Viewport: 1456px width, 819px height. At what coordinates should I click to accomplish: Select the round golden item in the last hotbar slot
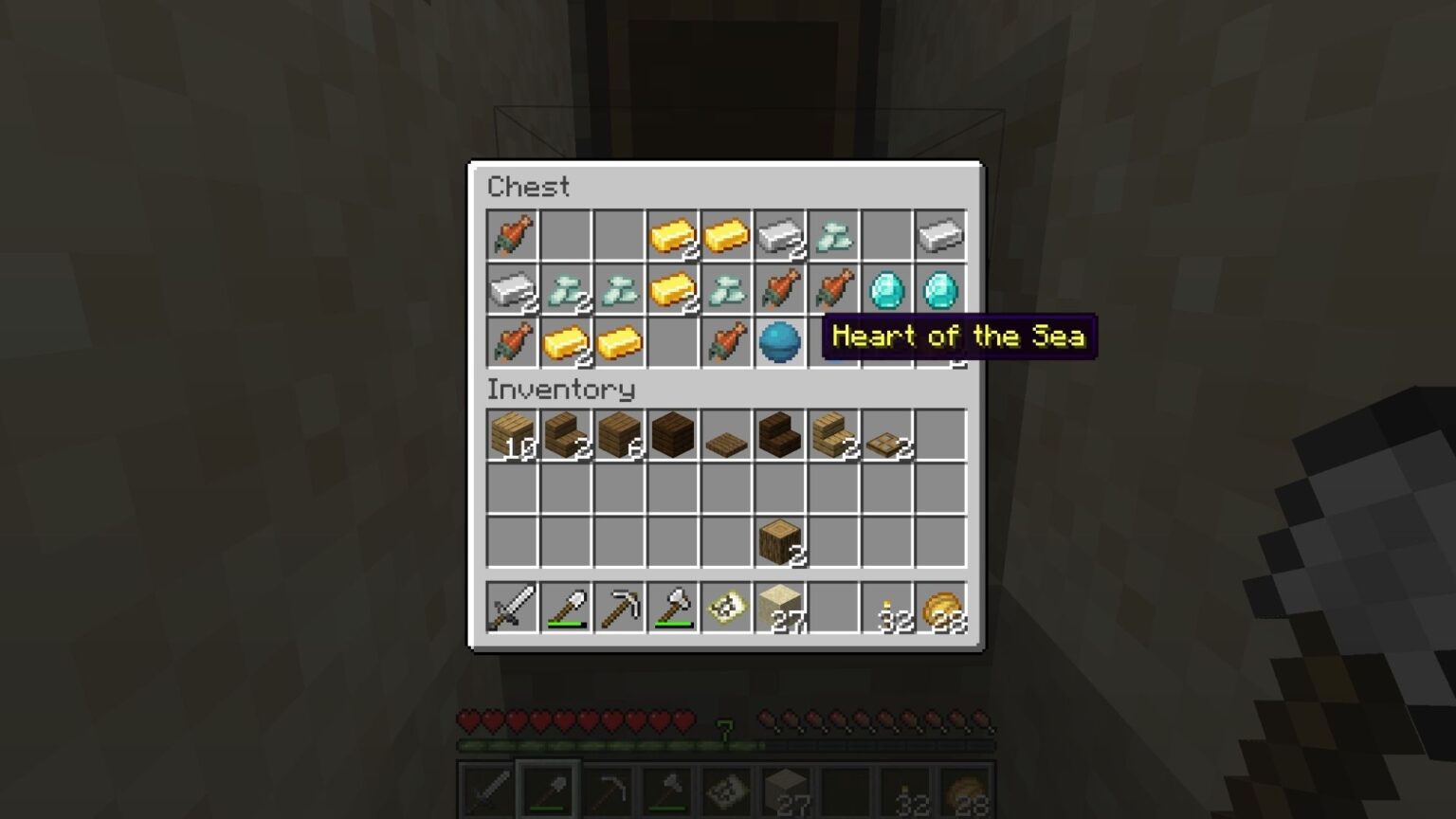coord(940,607)
